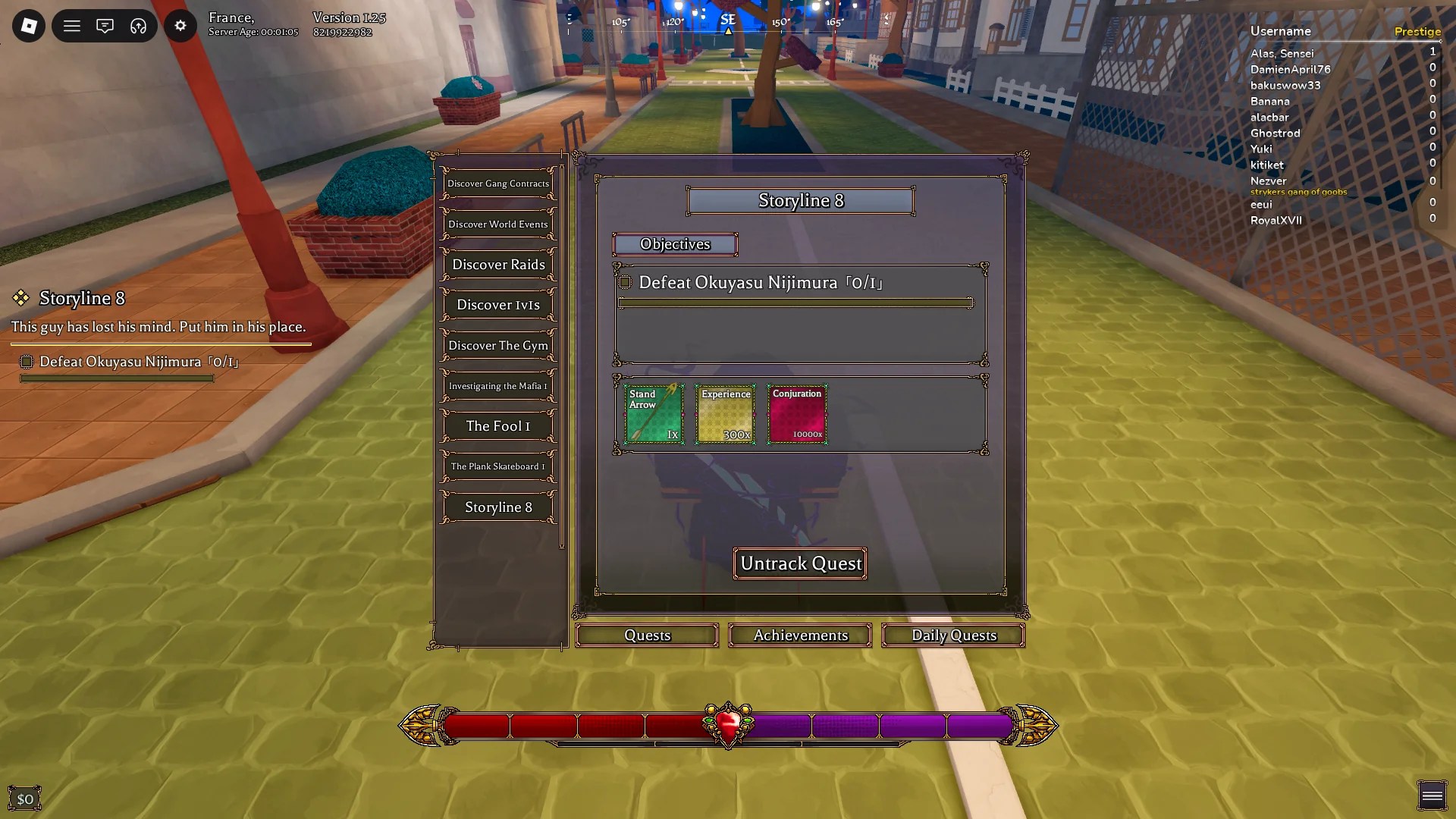Expand the Investigating the Mafia I entry

point(497,386)
